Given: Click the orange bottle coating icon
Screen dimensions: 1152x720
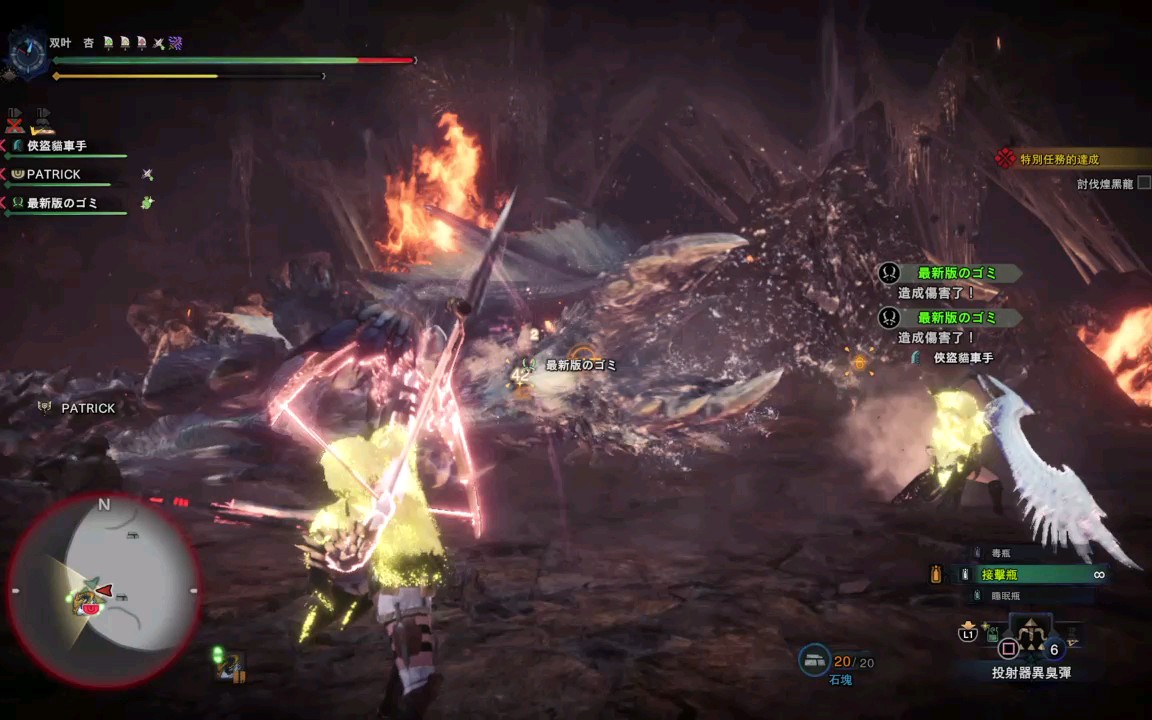Looking at the screenshot, I should pos(936,574).
